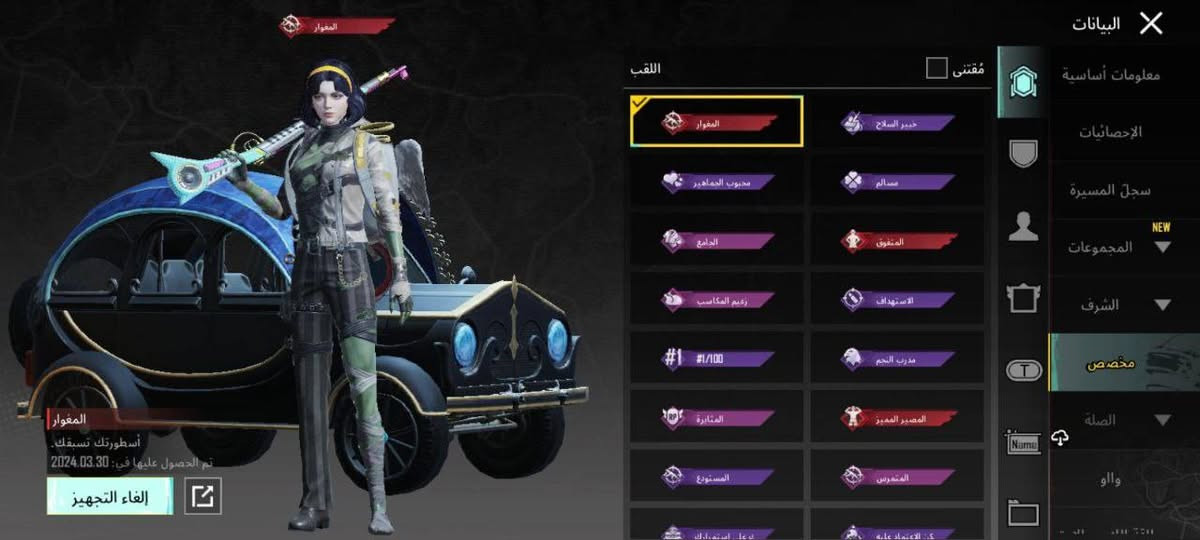This screenshot has height=540, width=1200.
Task: Switch to the Name card category tab
Action: 1023,441
